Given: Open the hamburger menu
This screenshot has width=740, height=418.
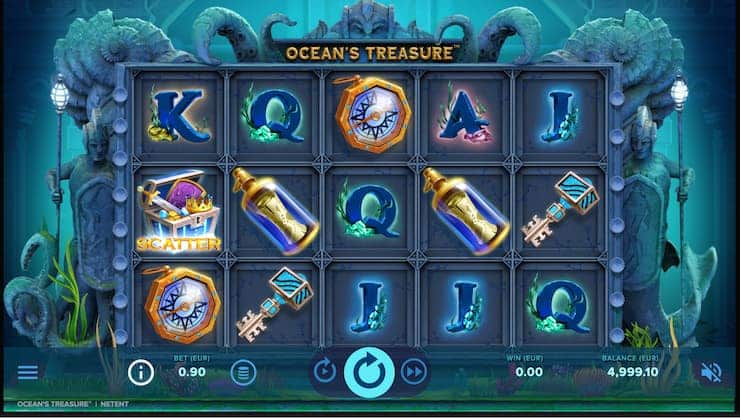Looking at the screenshot, I should 28,372.
